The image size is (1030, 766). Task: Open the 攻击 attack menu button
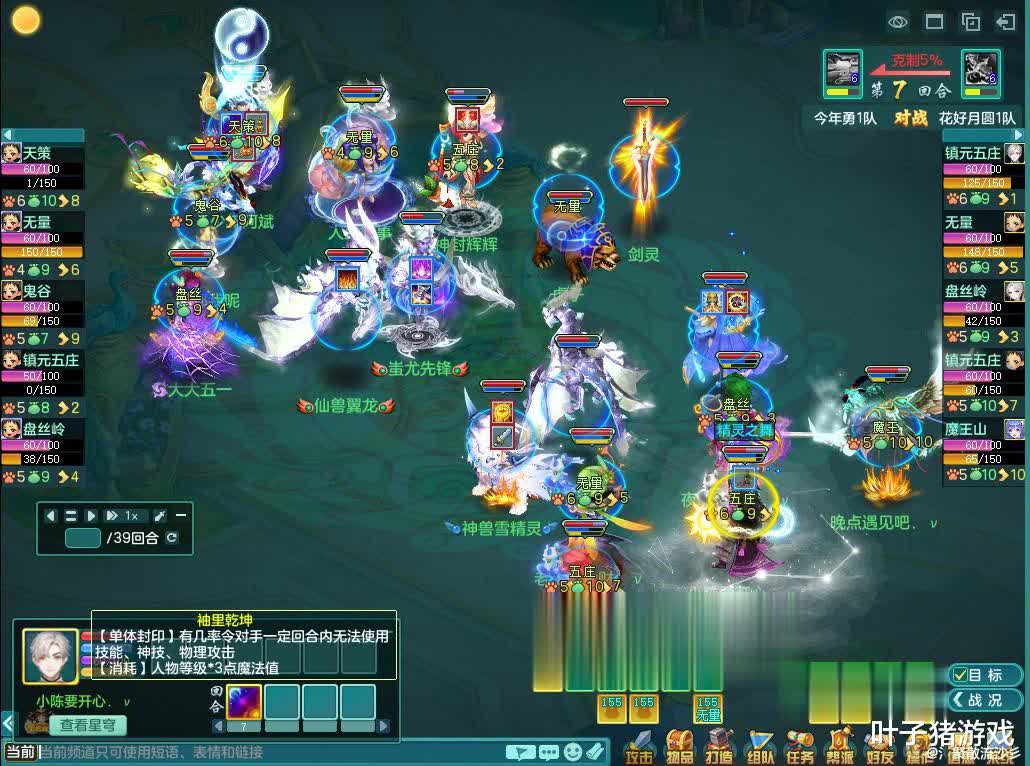(640, 745)
